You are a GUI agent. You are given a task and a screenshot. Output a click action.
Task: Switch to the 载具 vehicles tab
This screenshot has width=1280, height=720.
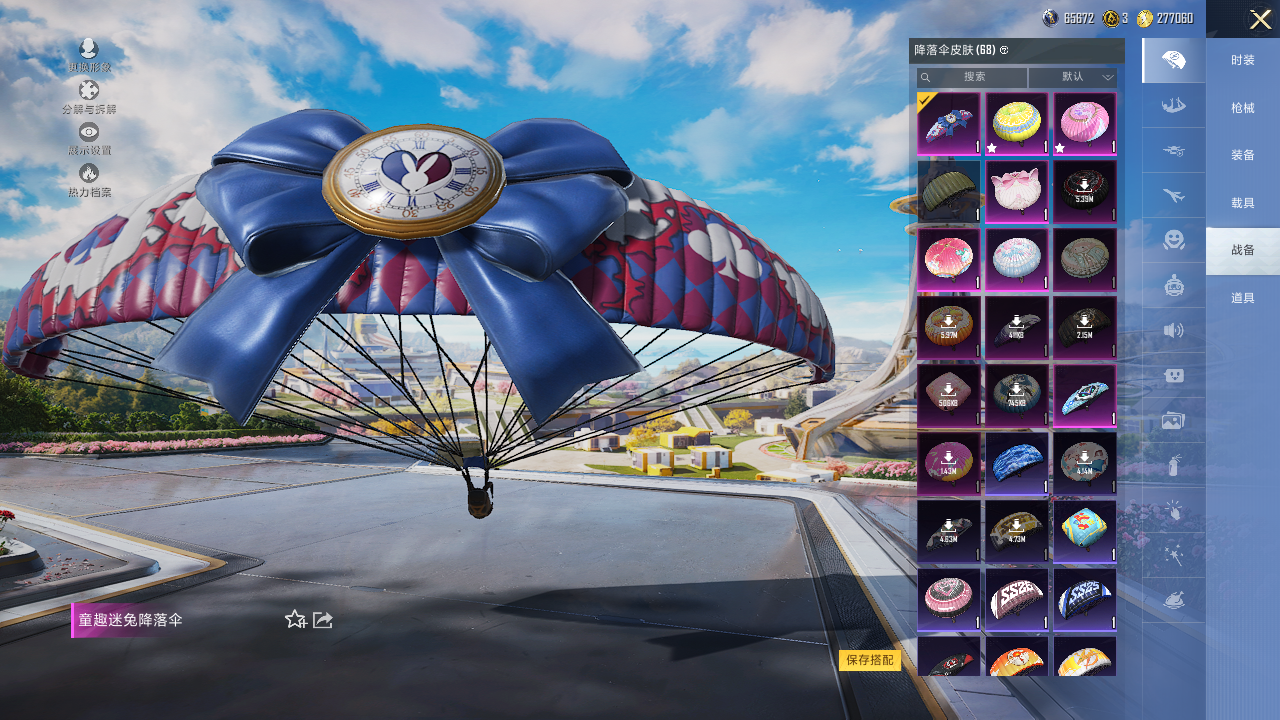(x=1242, y=203)
